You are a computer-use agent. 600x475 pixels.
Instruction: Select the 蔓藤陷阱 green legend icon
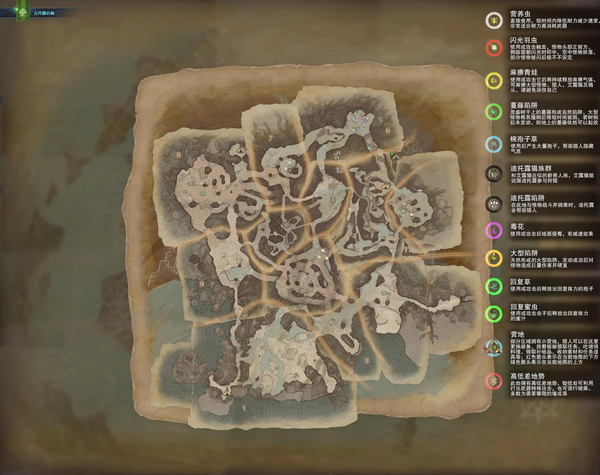[x=492, y=110]
